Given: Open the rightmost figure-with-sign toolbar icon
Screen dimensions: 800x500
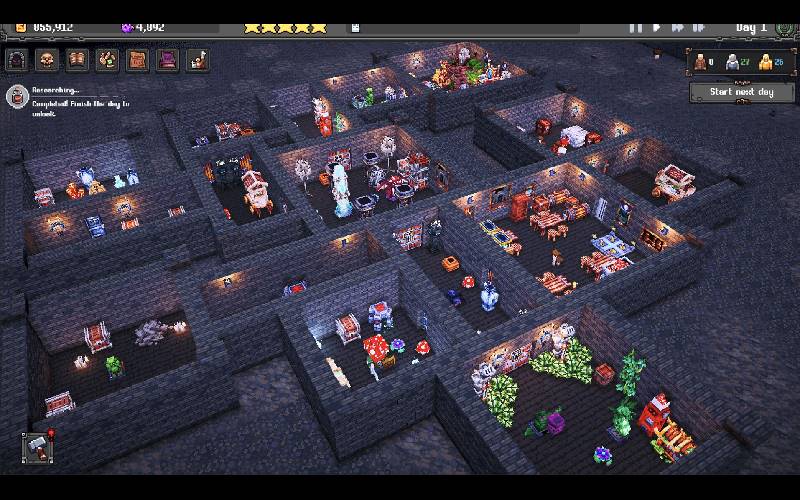Looking at the screenshot, I should coord(197,60).
